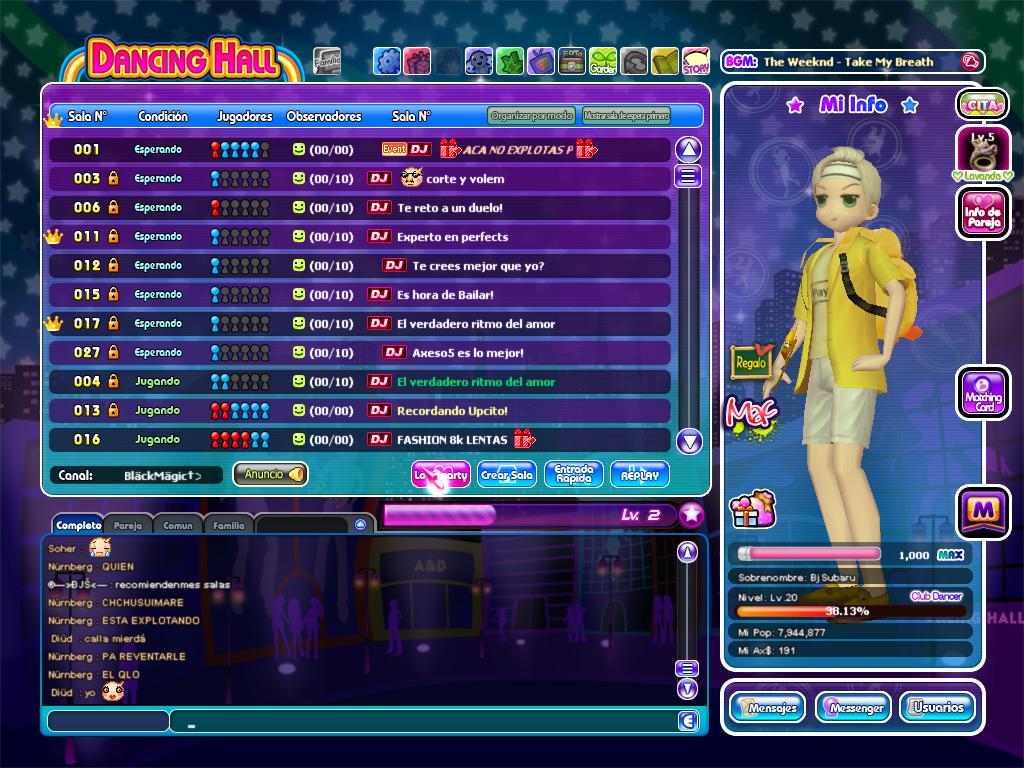This screenshot has width=1024, height=768.
Task: Click the Crear Sala button
Action: pos(507,475)
